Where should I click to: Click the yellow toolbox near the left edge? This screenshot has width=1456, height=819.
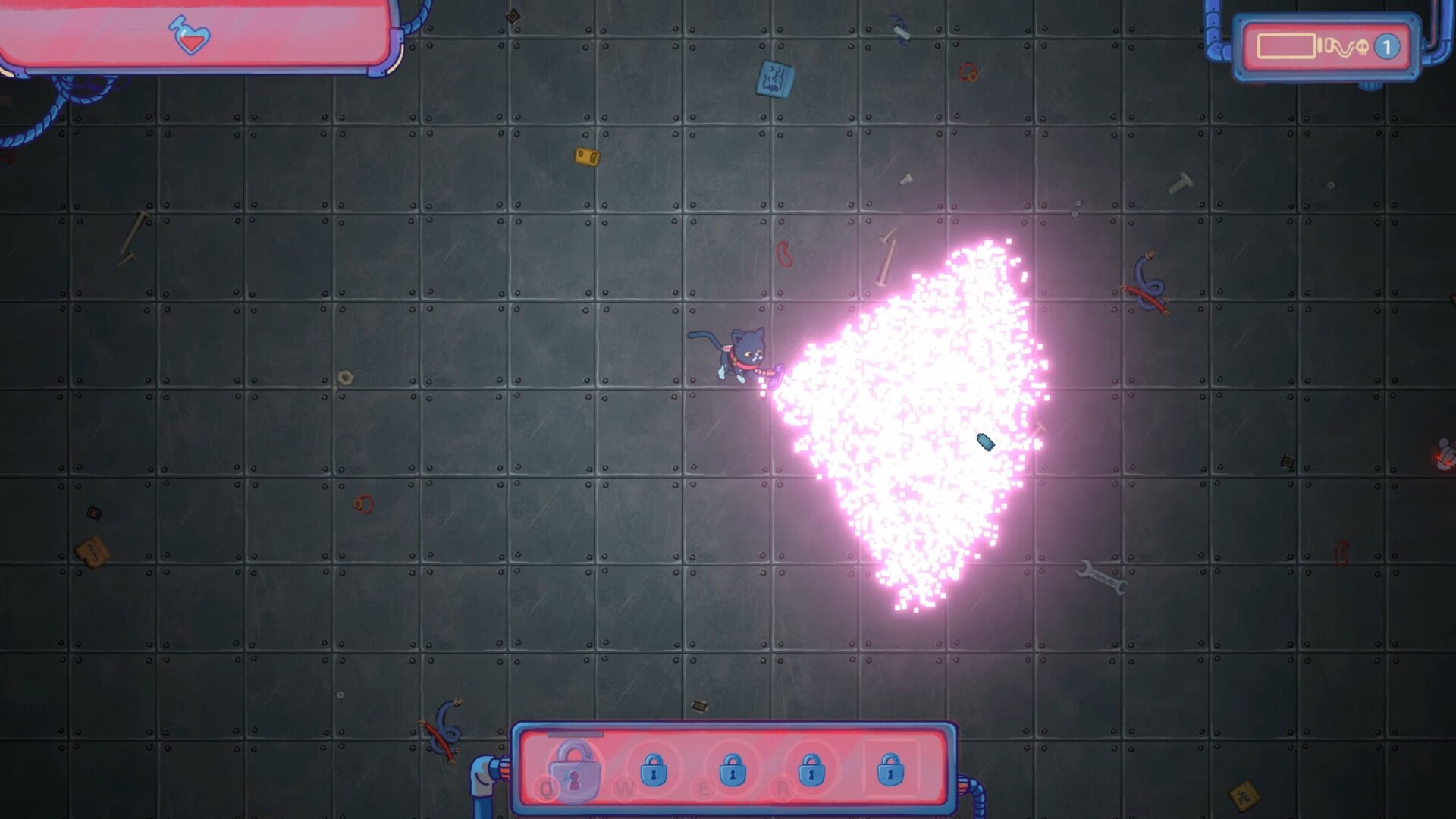(x=93, y=552)
